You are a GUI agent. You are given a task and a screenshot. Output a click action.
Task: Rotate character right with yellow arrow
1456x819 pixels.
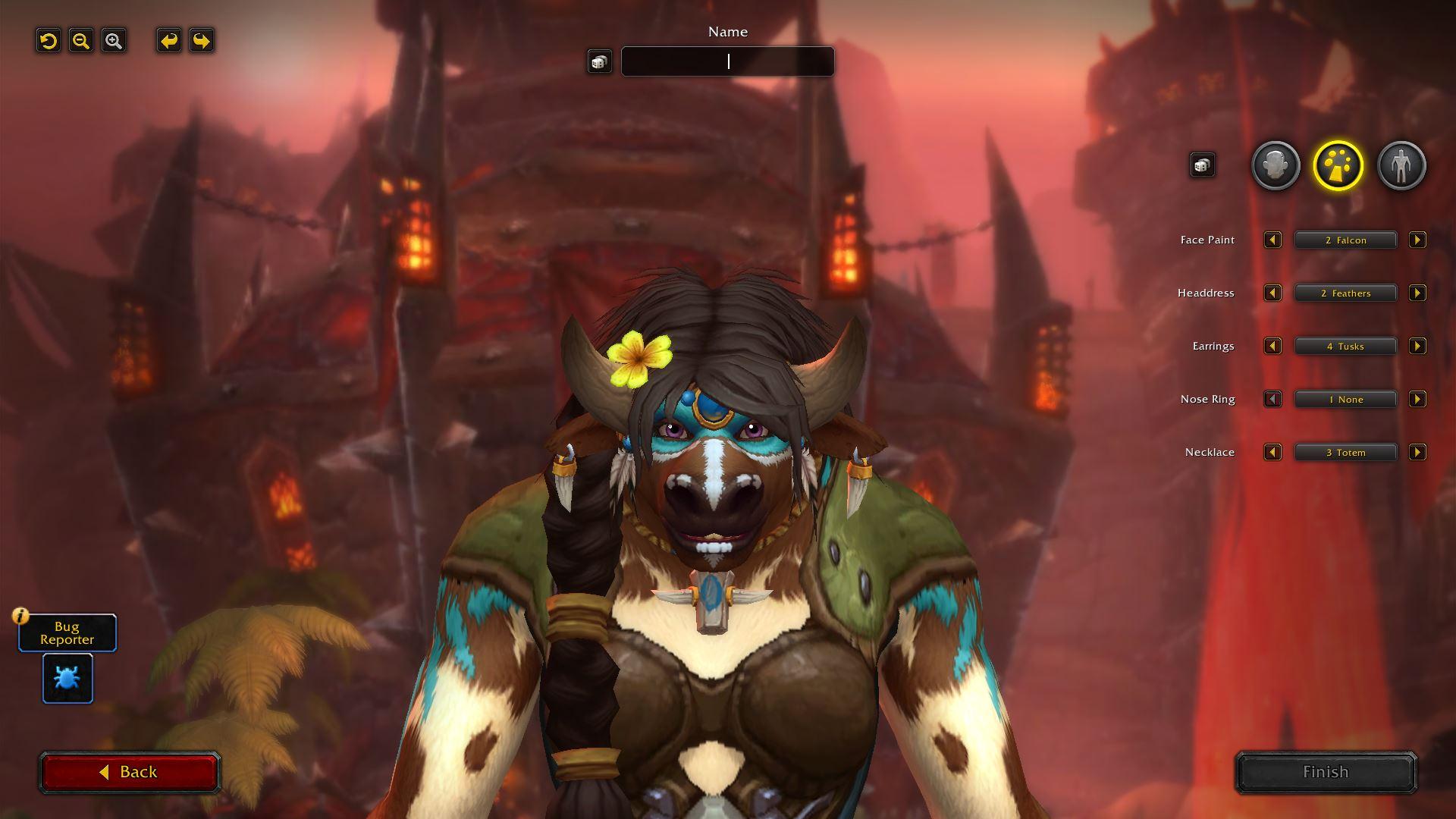coord(202,41)
